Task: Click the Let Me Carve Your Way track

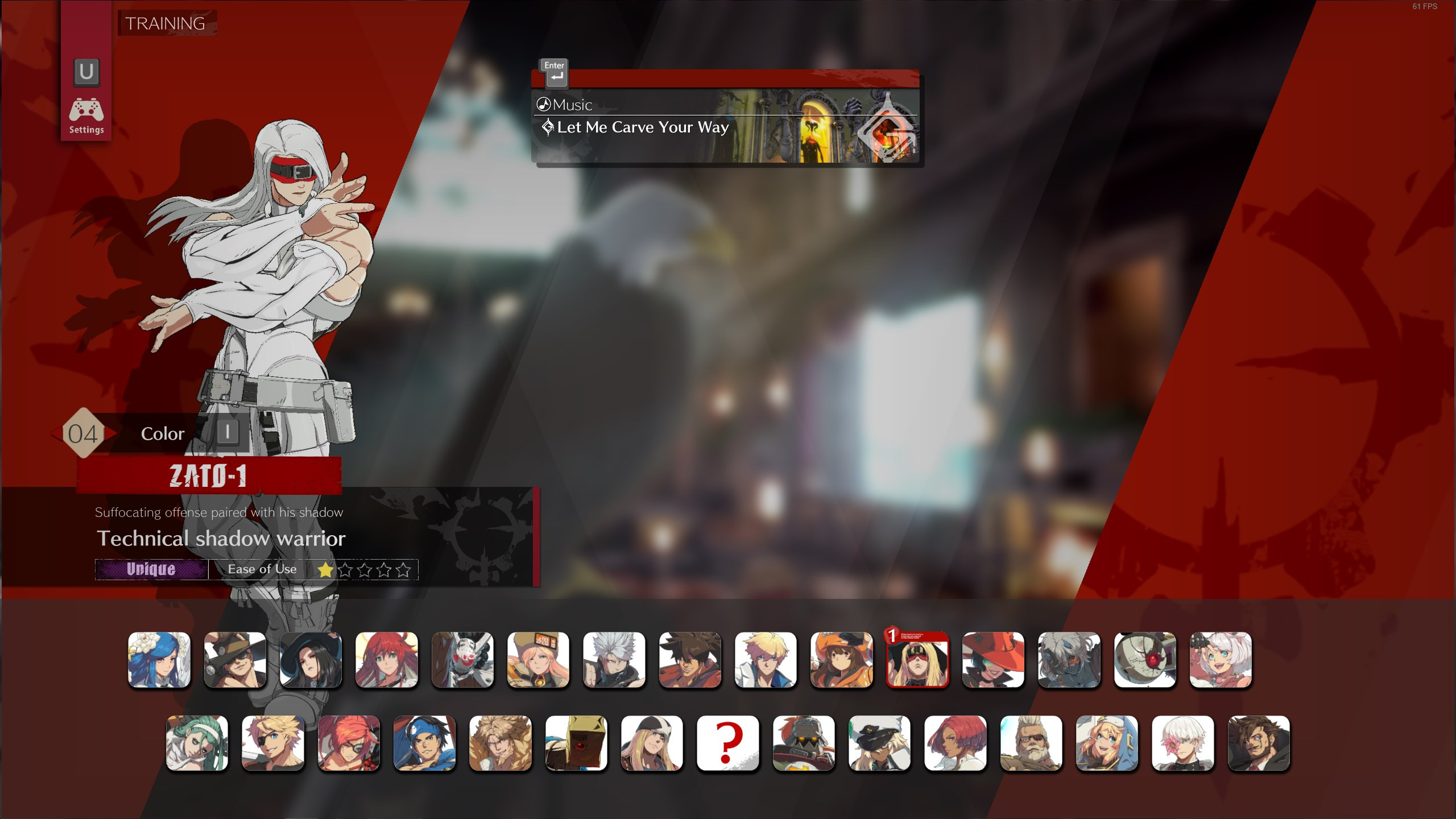Action: (x=643, y=127)
